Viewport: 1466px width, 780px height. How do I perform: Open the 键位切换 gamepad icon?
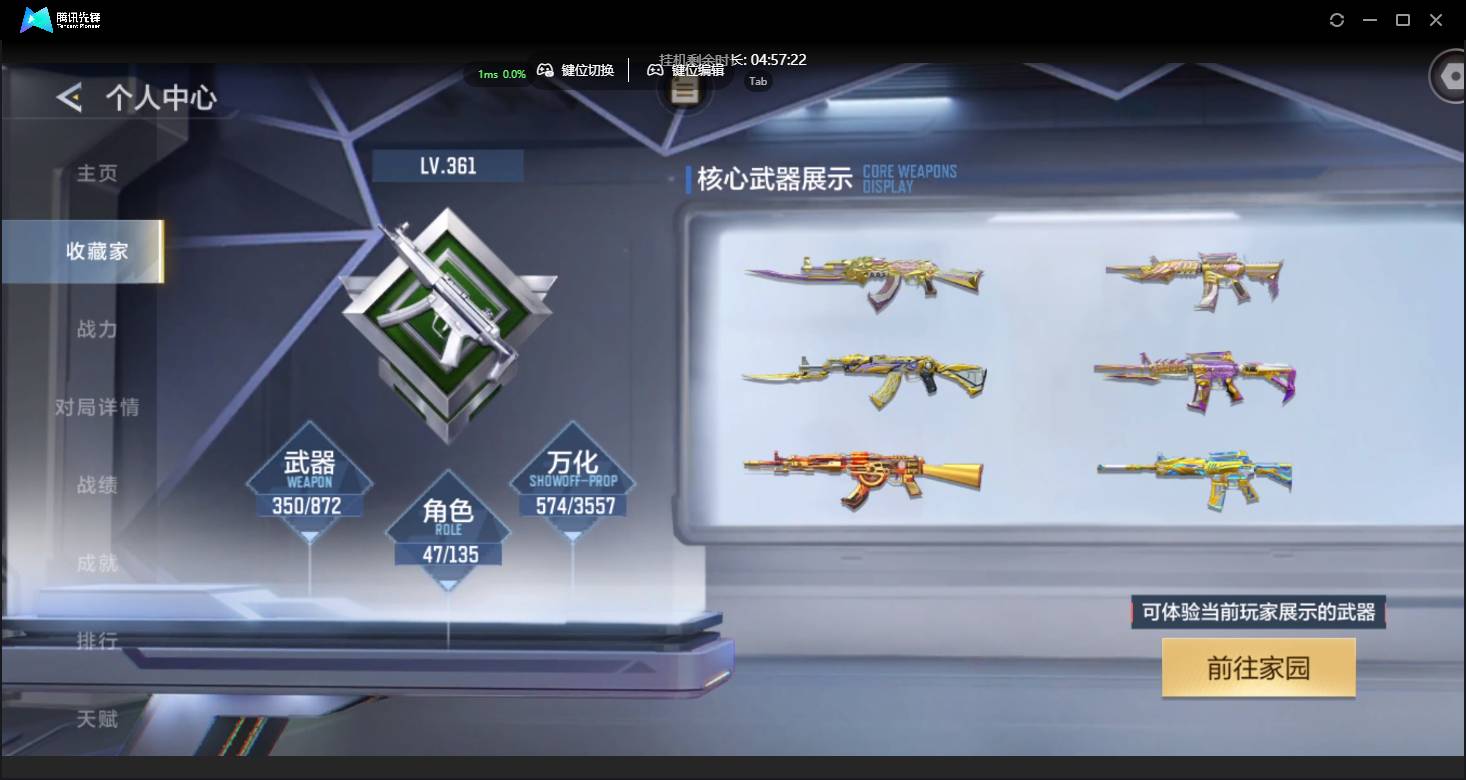click(546, 70)
